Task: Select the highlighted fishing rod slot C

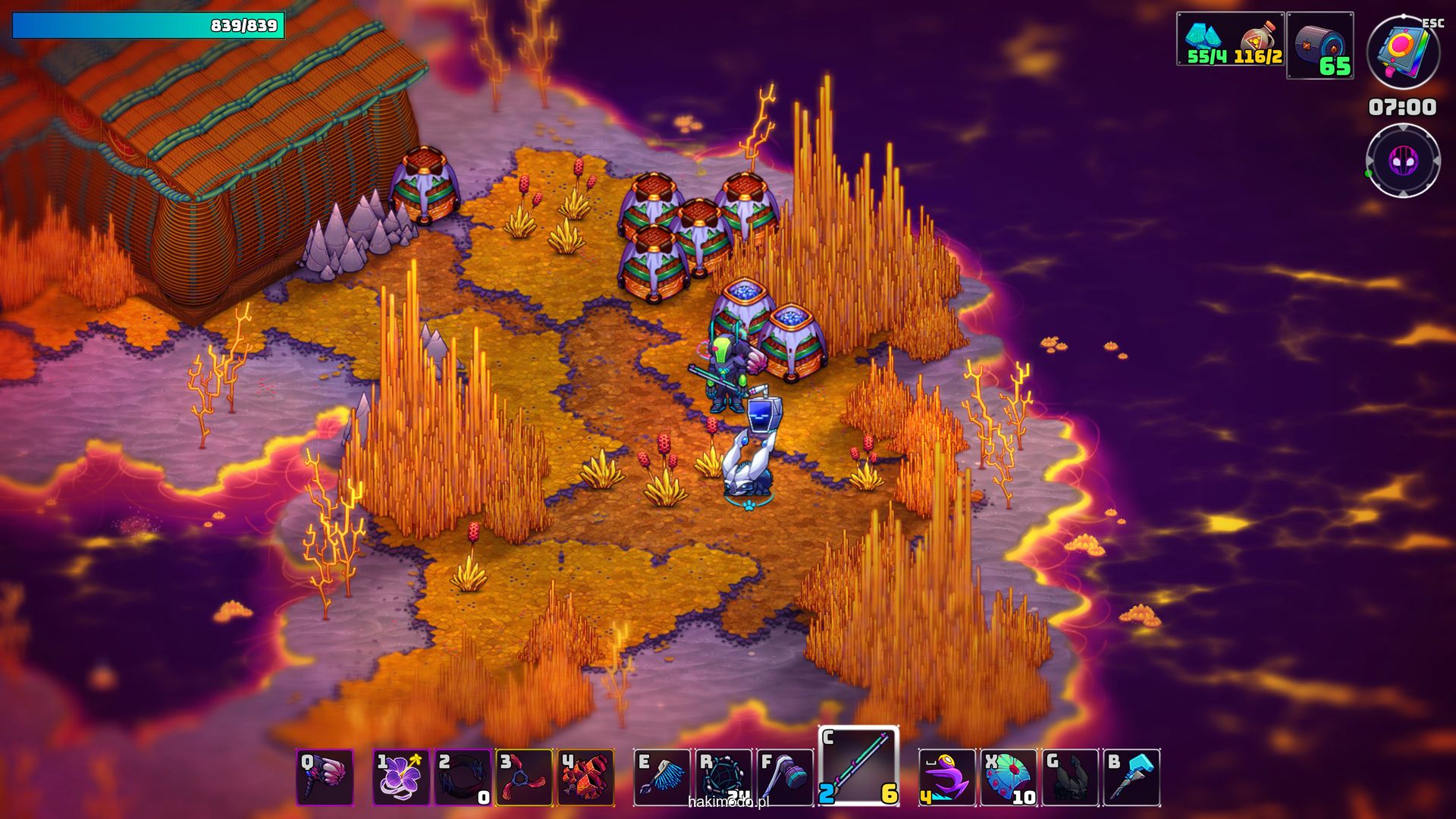Action: coord(858,766)
